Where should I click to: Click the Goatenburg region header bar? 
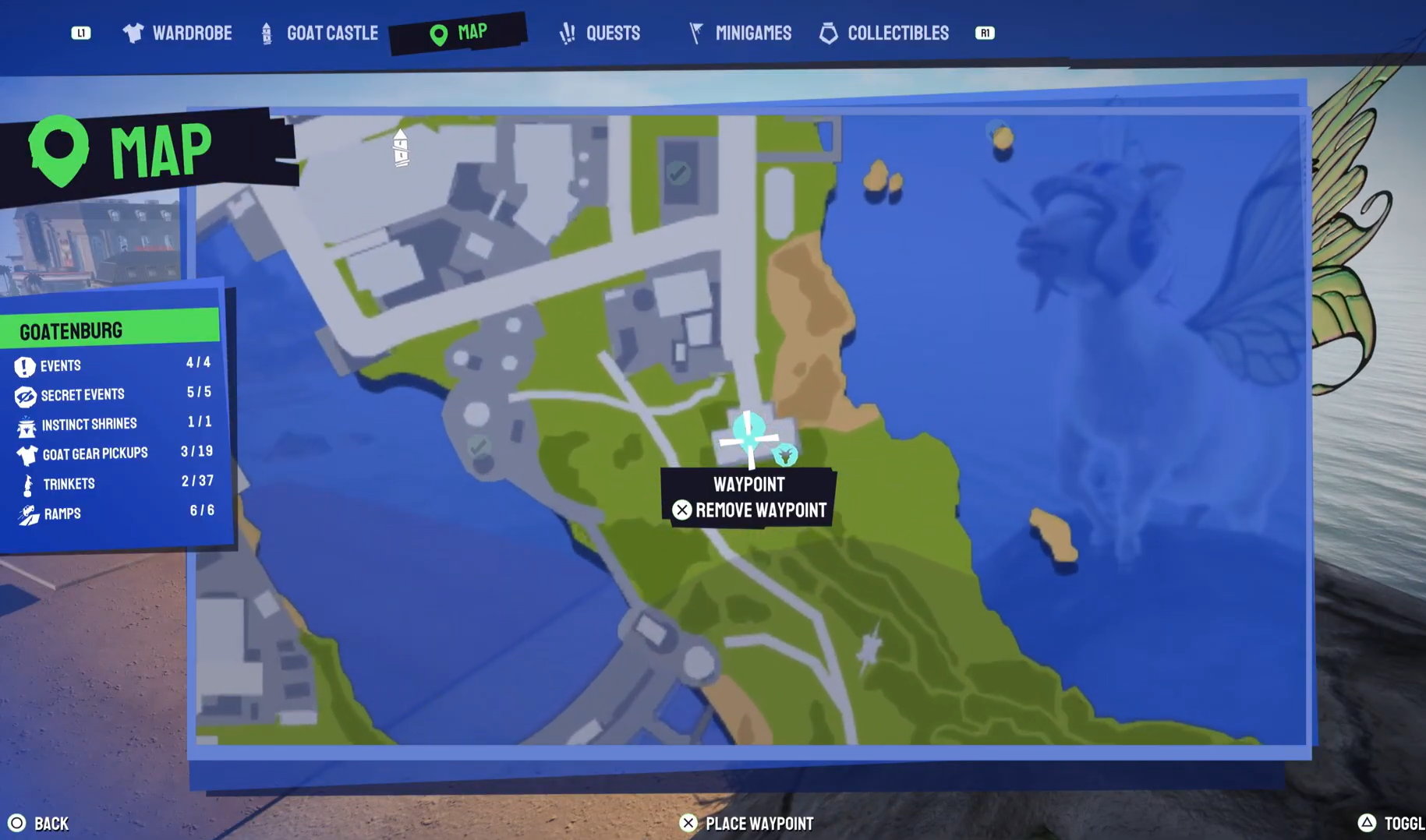tap(109, 330)
